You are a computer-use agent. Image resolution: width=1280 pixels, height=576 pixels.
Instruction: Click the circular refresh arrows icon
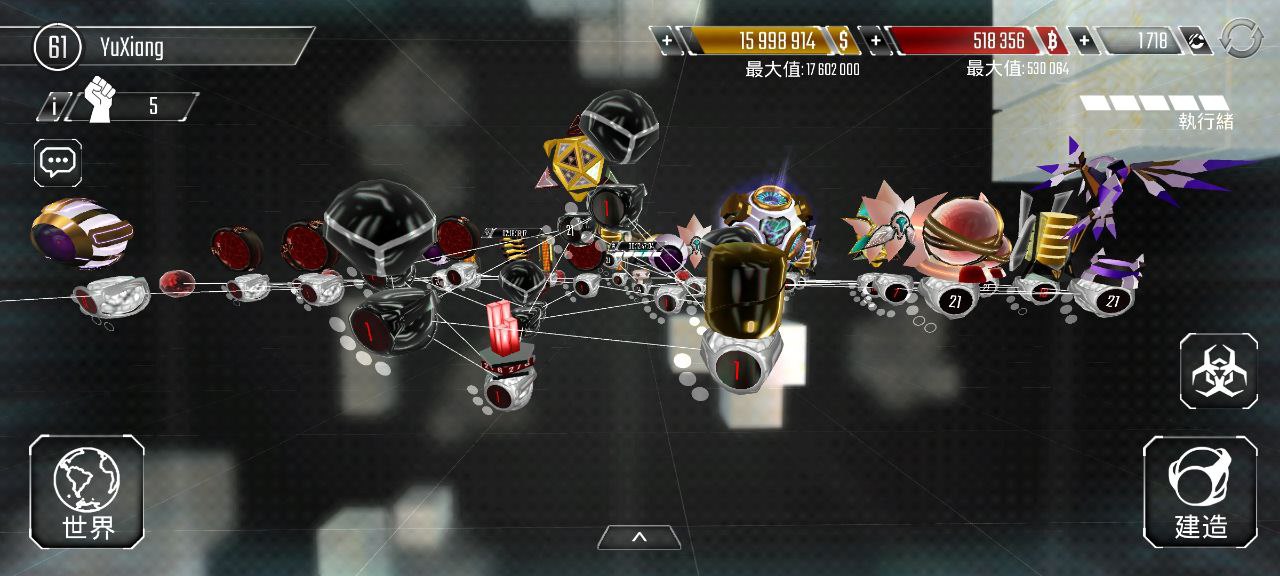(1242, 40)
